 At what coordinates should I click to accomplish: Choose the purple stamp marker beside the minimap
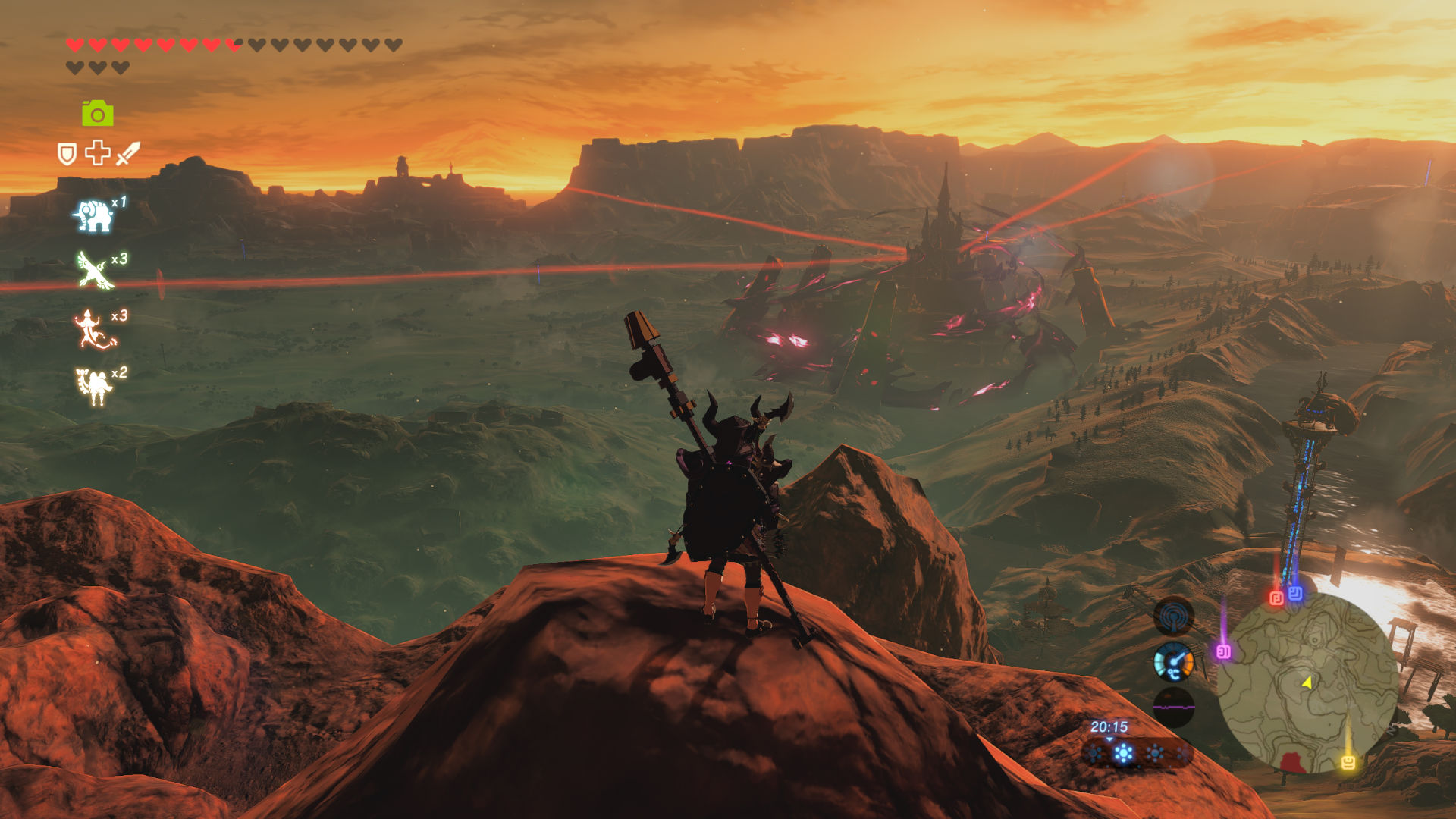click(1223, 651)
